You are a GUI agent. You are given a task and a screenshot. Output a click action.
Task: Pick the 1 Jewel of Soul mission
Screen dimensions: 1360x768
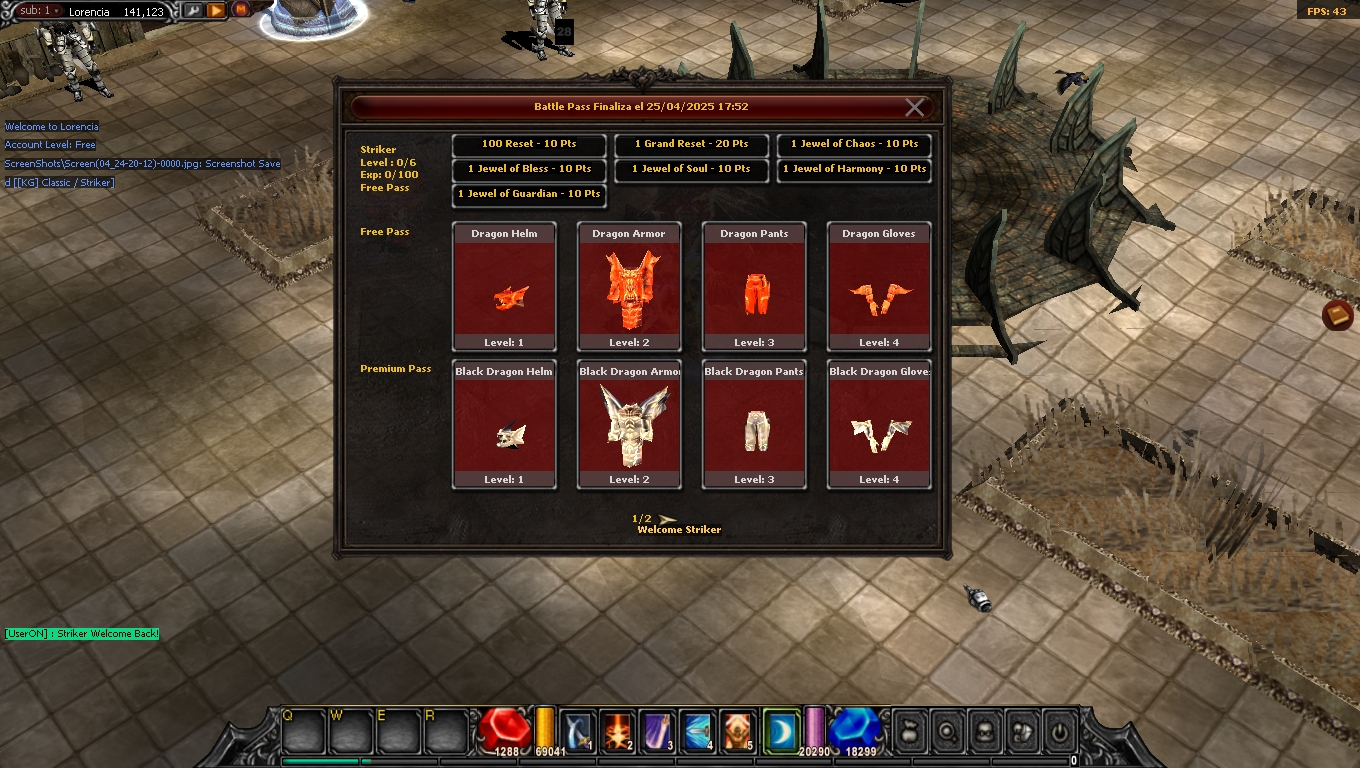[x=691, y=169]
